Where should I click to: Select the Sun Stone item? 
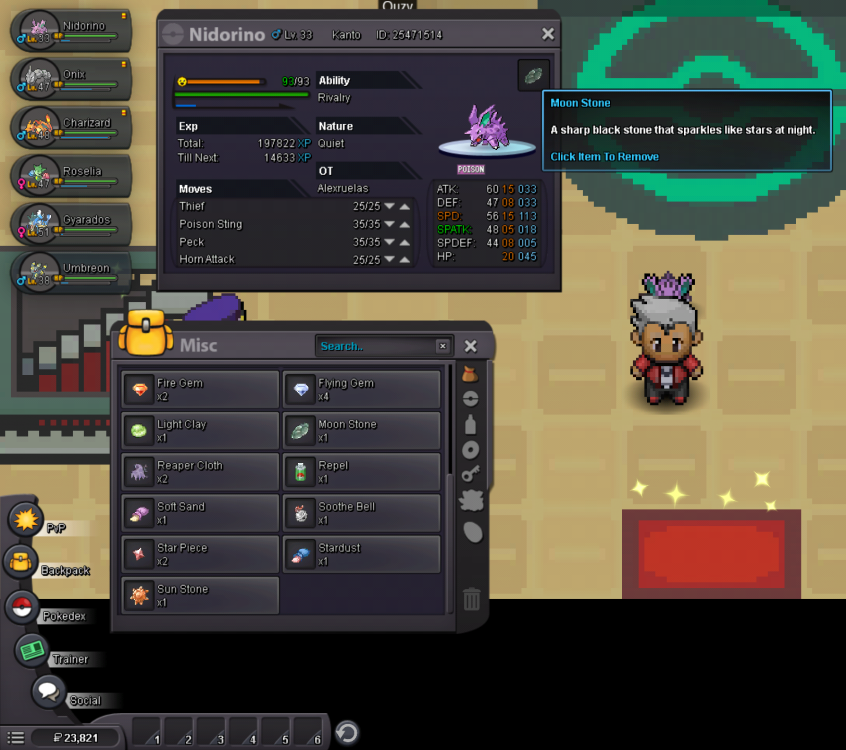coord(200,595)
